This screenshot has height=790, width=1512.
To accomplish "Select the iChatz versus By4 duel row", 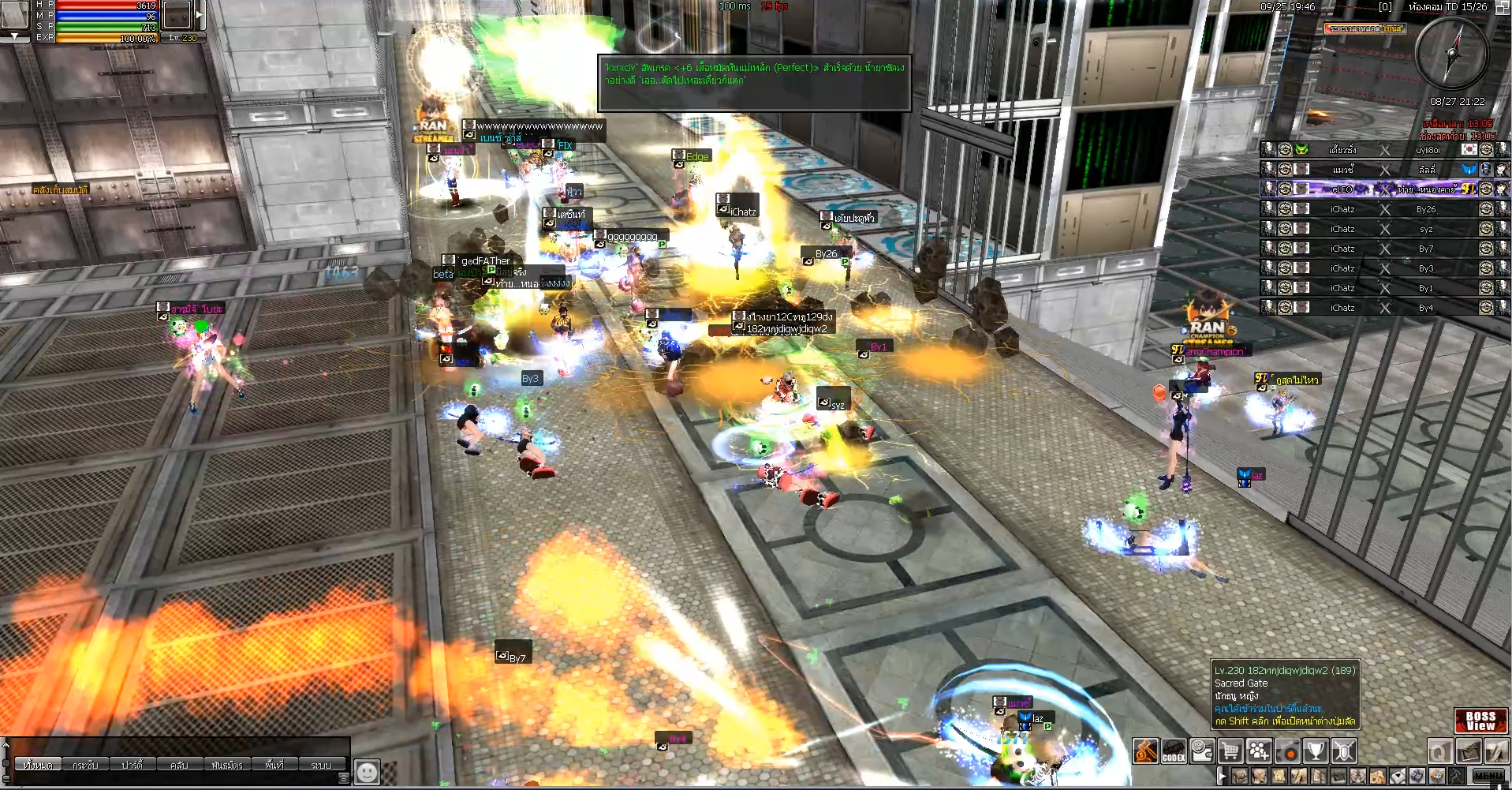I will pos(1384,308).
